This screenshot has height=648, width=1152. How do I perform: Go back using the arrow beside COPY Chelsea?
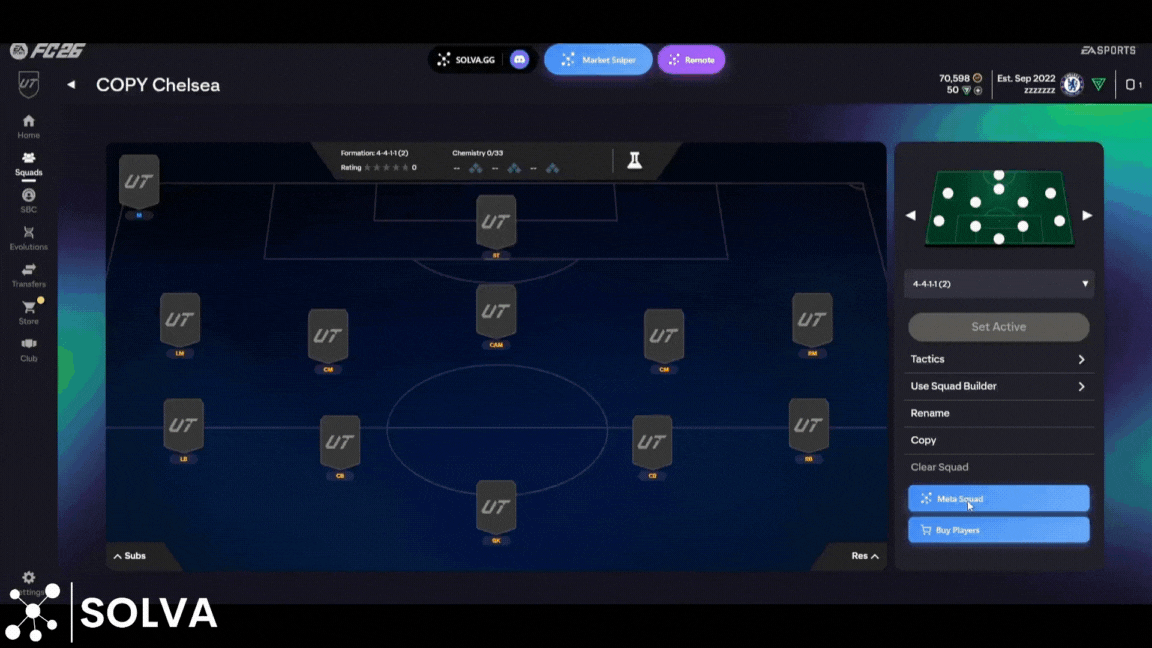(71, 85)
